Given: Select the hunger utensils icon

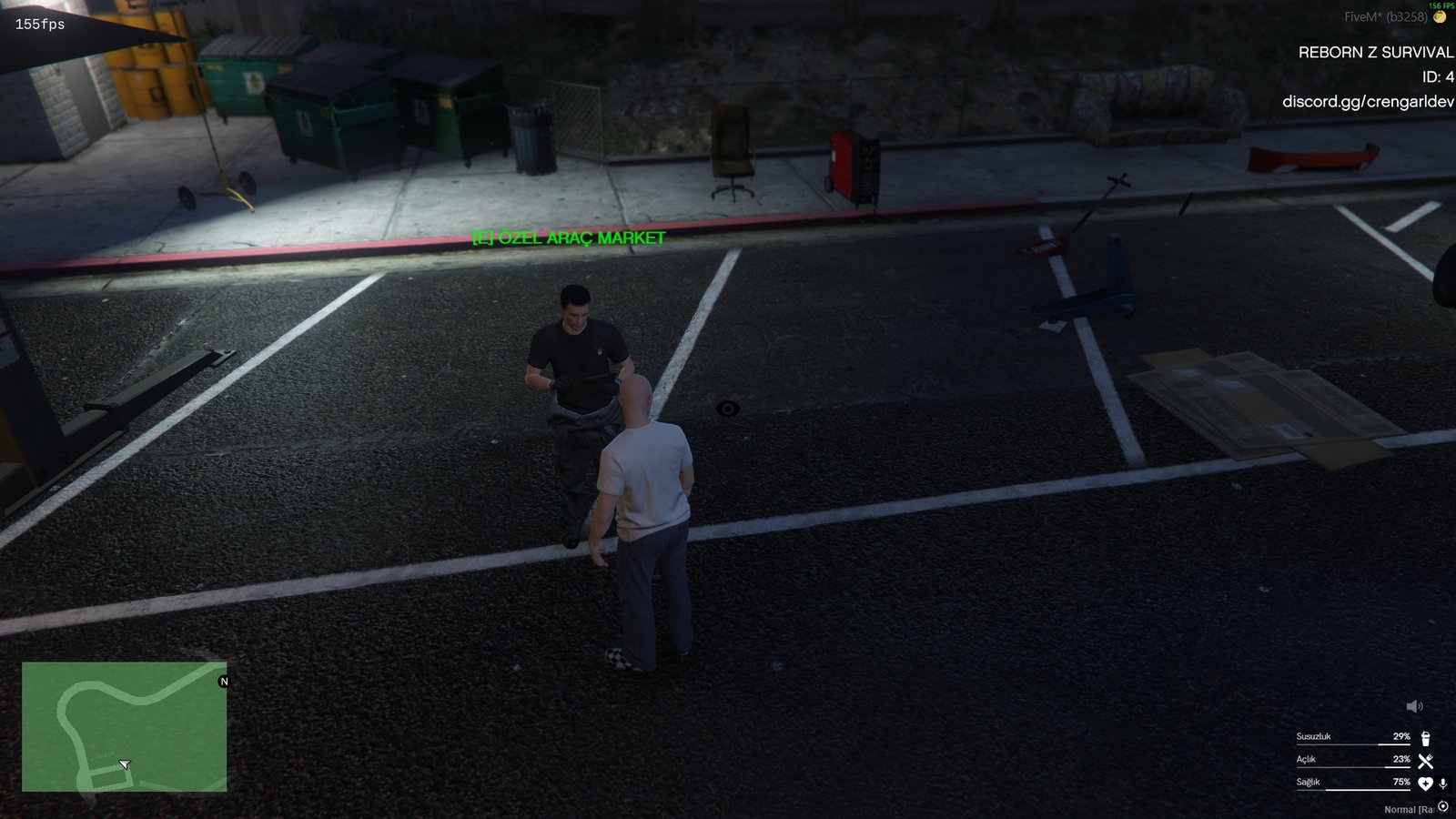Looking at the screenshot, I should 1425,761.
